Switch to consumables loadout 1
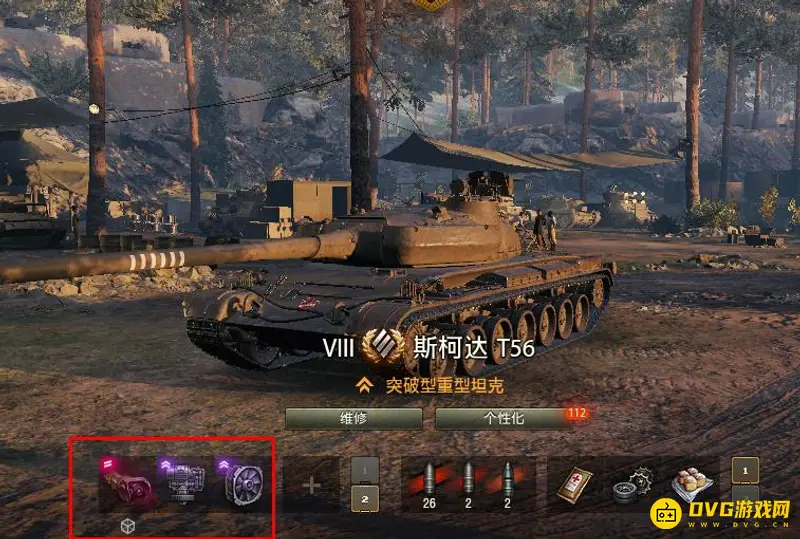The height and width of the screenshot is (539, 800). click(x=745, y=470)
